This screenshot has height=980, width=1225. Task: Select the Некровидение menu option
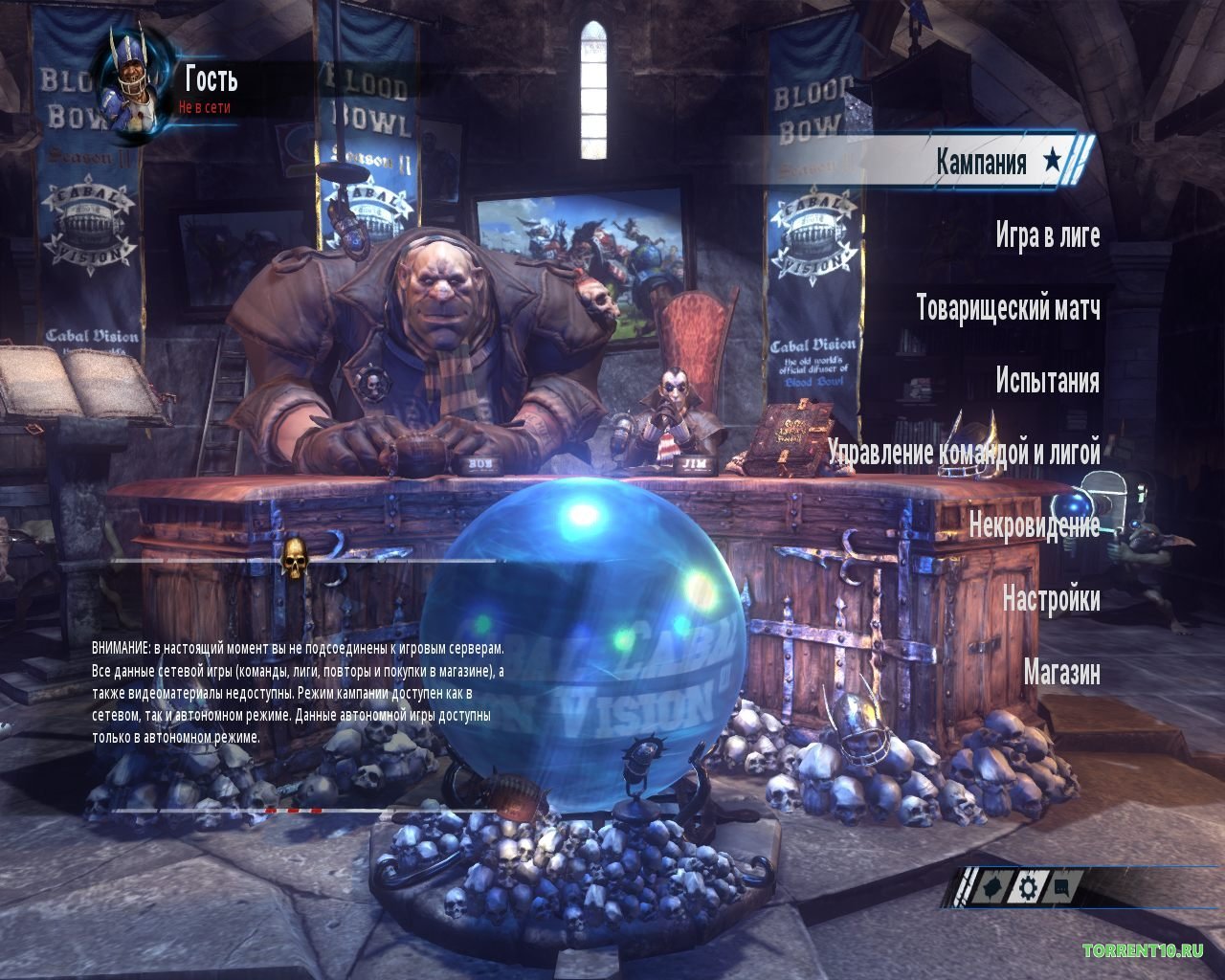click(1036, 524)
